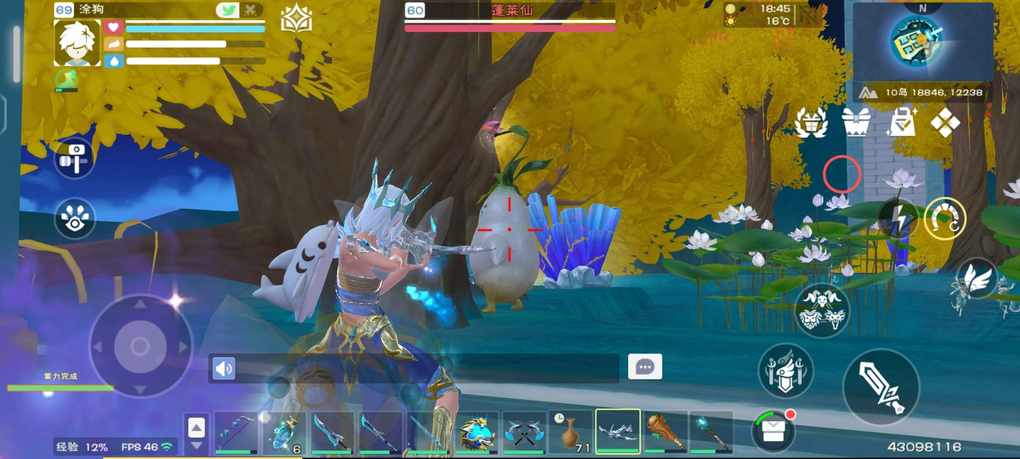Open the player avatar portrait
The image size is (1020, 459).
[77, 43]
